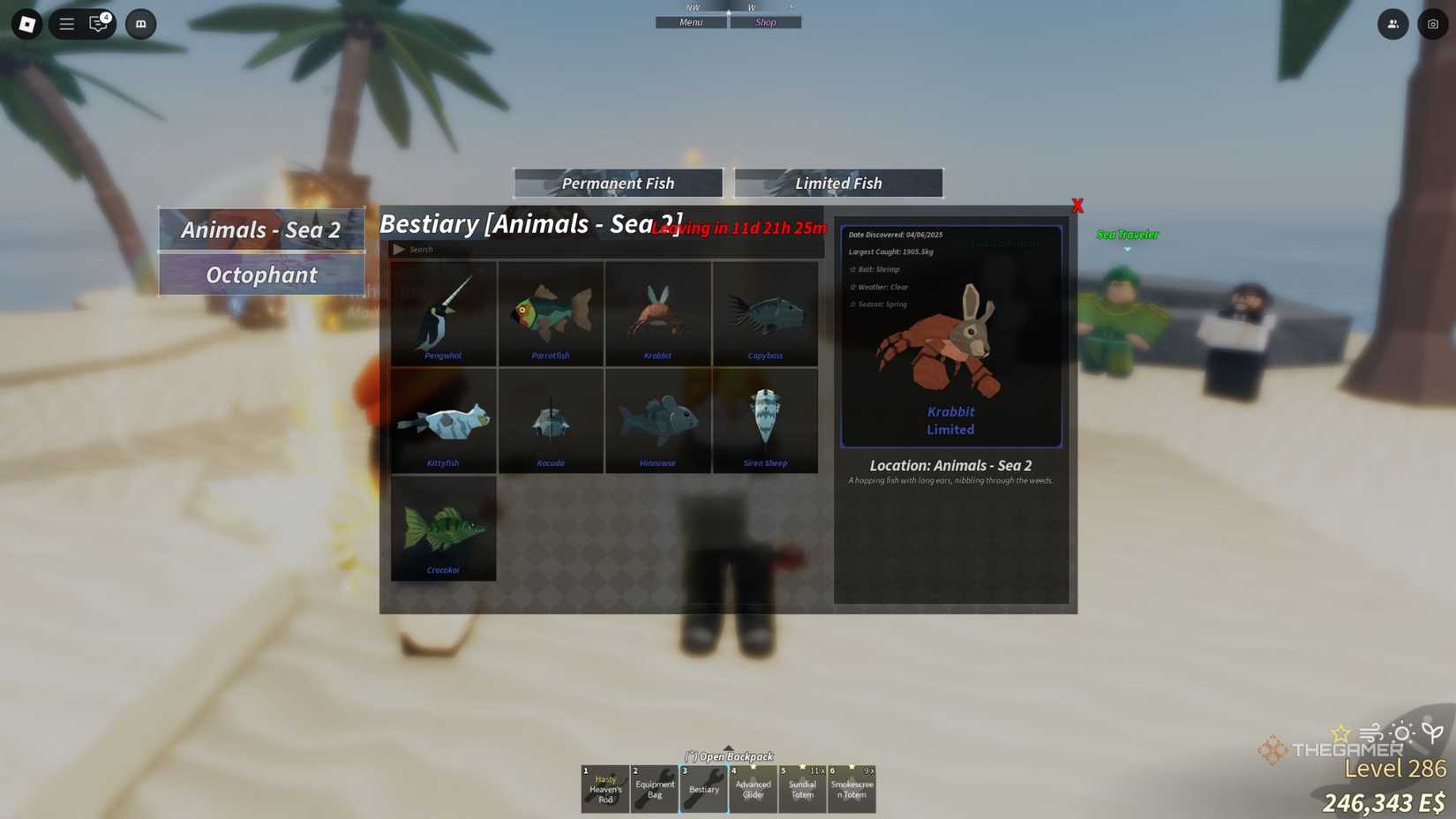Viewport: 1456px width, 819px height.
Task: Open the chat panel icon
Action: tap(97, 24)
